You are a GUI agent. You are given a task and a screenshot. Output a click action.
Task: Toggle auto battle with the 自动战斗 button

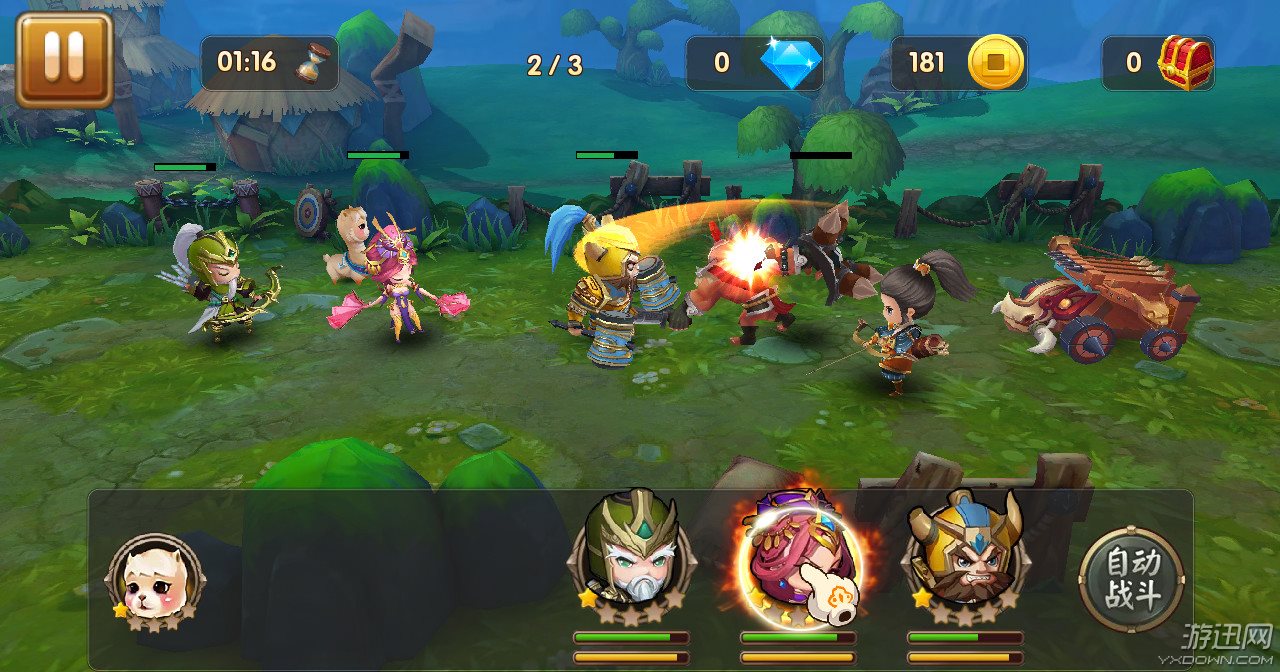(x=1131, y=580)
